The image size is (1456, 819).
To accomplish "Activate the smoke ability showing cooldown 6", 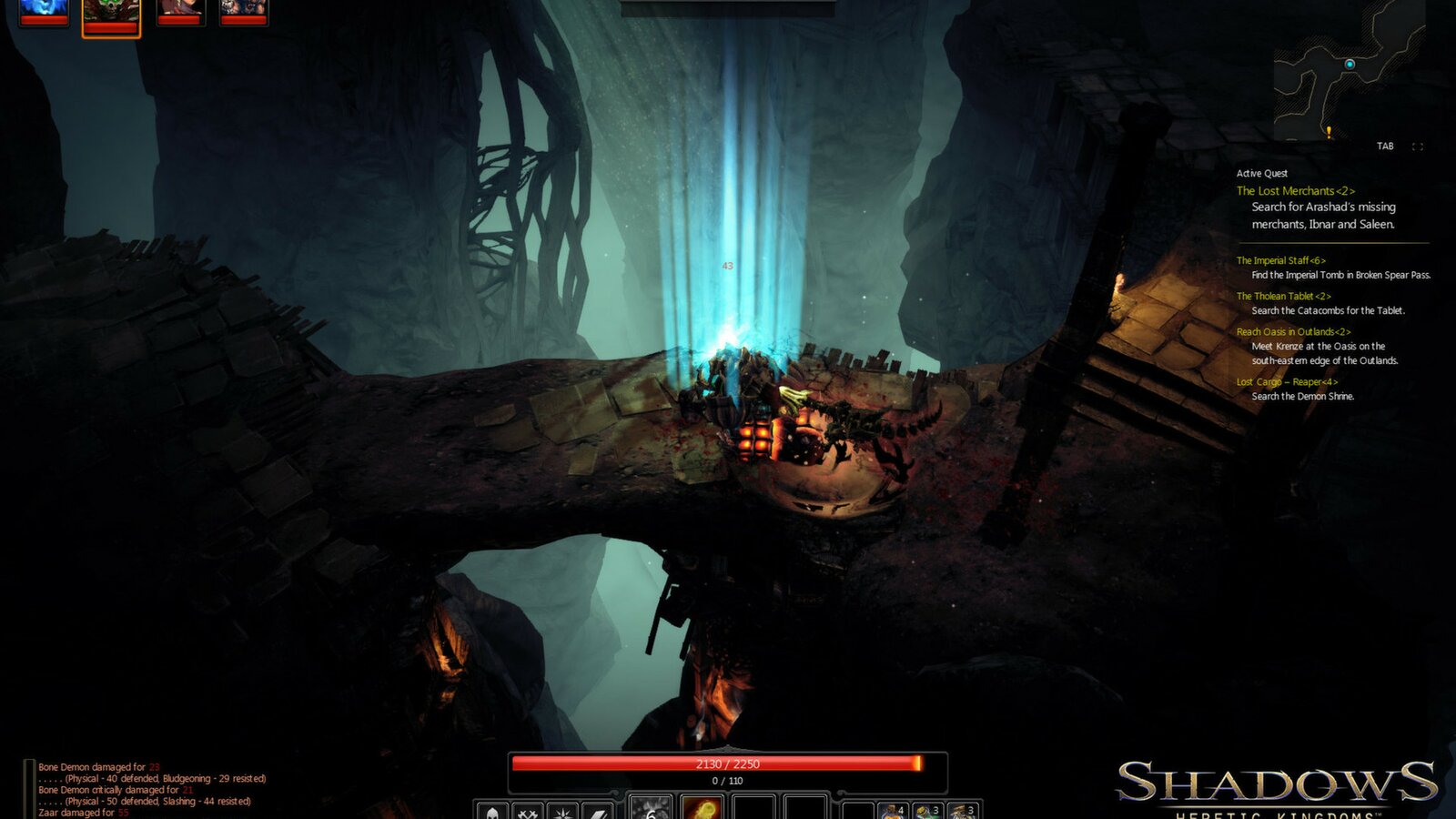I will click(x=651, y=810).
